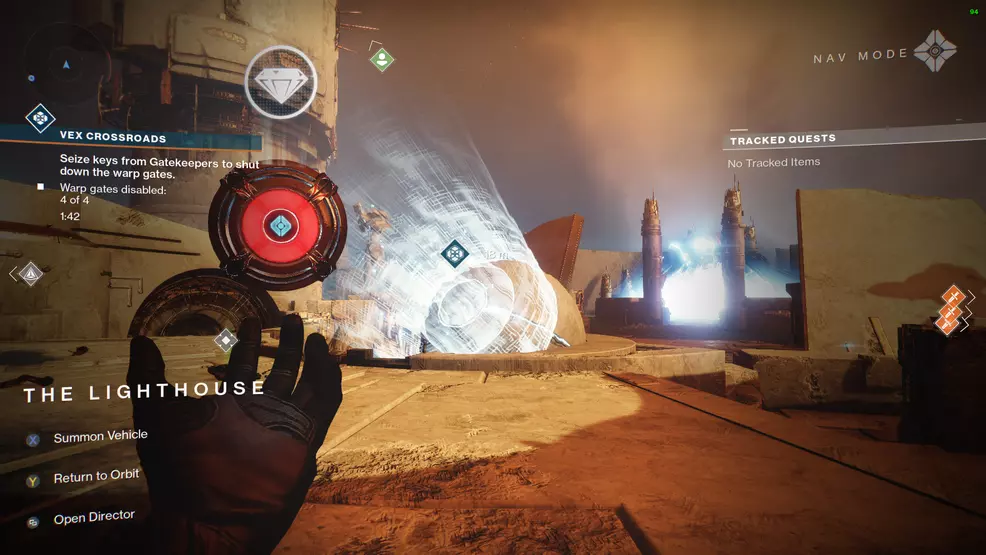Select the green fireteam member marker
The width and height of the screenshot is (986, 555).
tap(381, 59)
